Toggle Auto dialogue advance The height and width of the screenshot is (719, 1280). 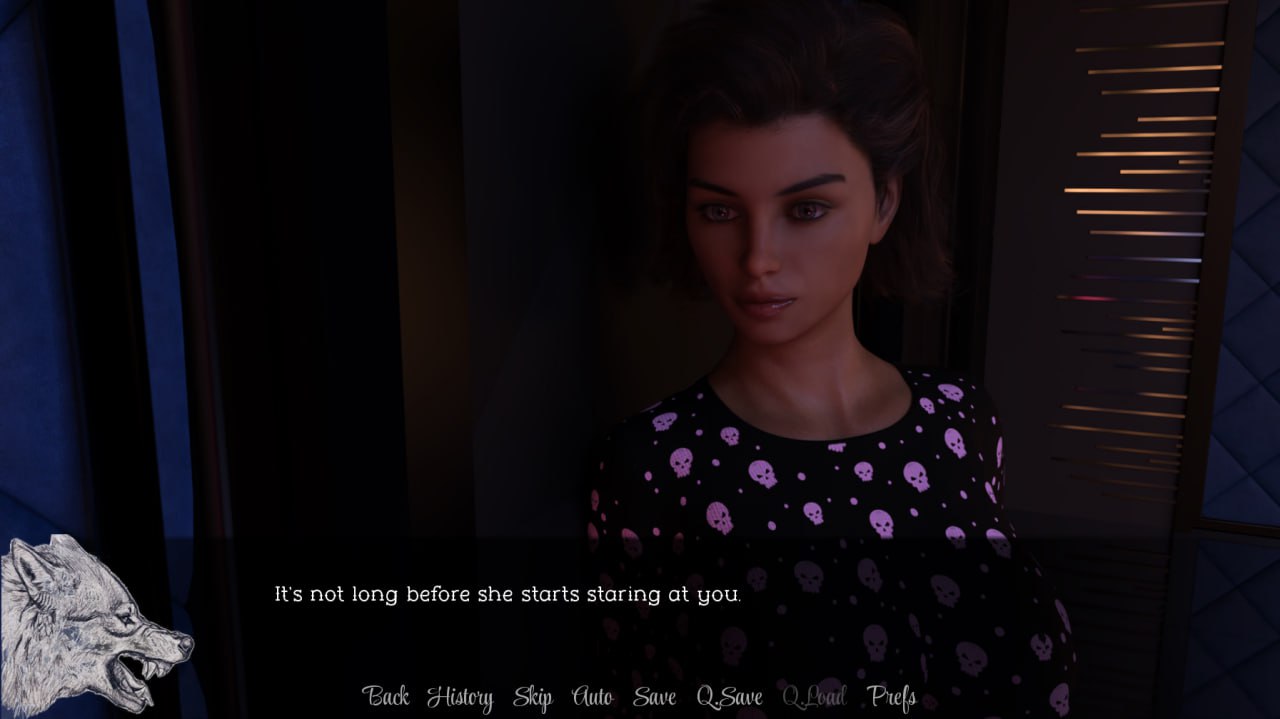592,697
